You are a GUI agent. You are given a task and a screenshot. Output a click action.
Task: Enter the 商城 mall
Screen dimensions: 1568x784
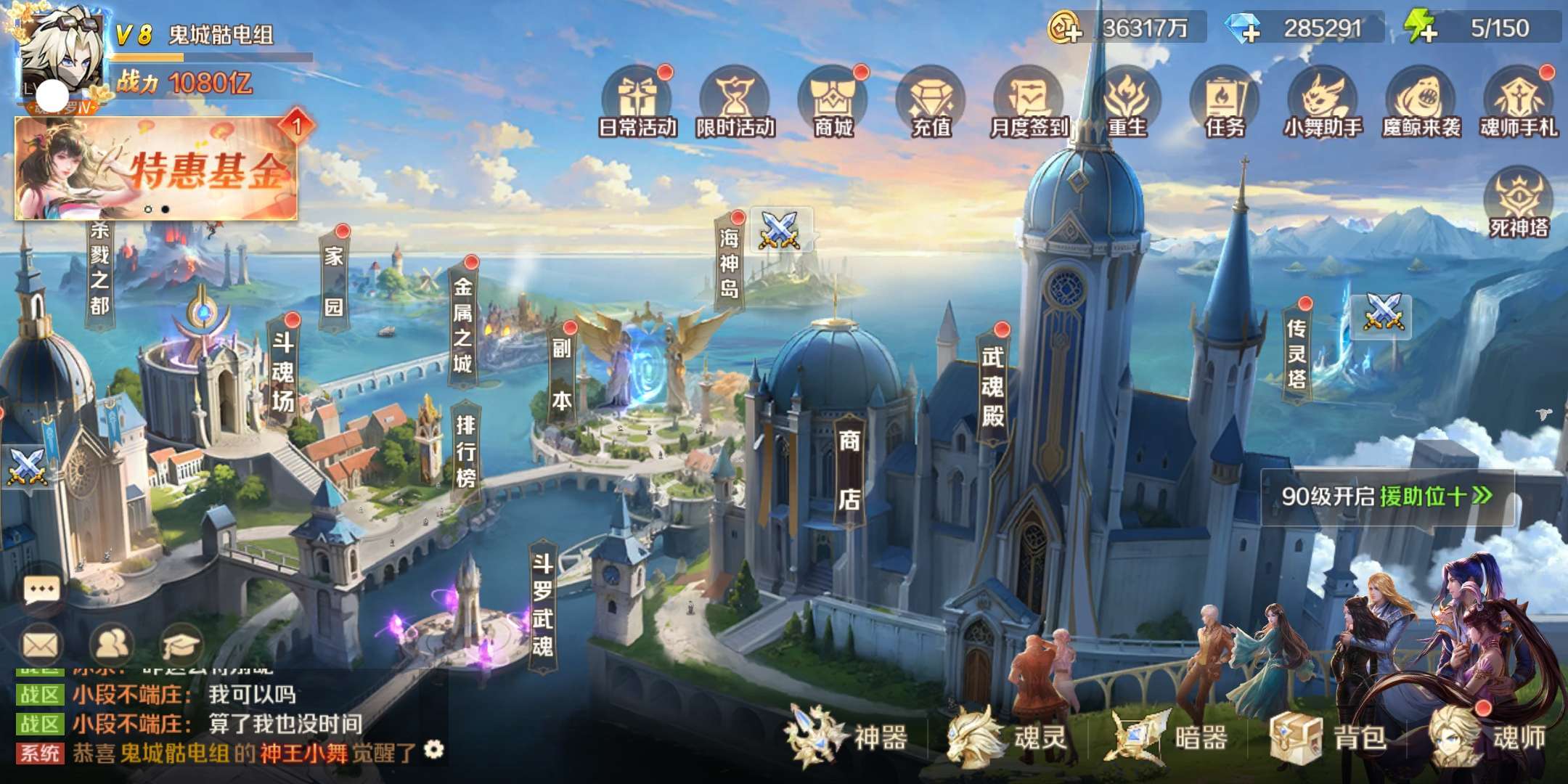833,103
